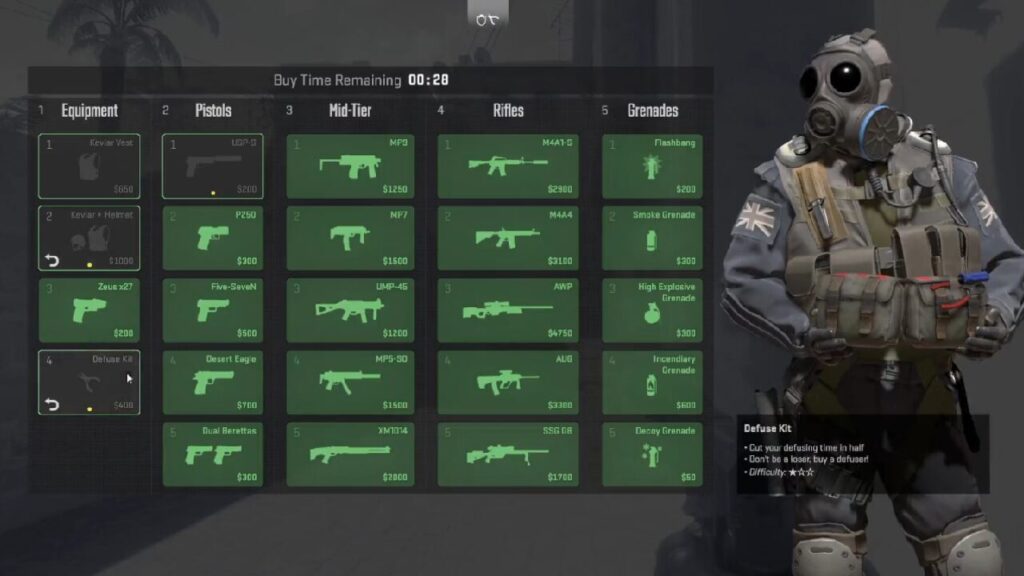Viewport: 1024px width, 576px height.
Task: Buy the XM1014 shotgun
Action: [x=350, y=454]
